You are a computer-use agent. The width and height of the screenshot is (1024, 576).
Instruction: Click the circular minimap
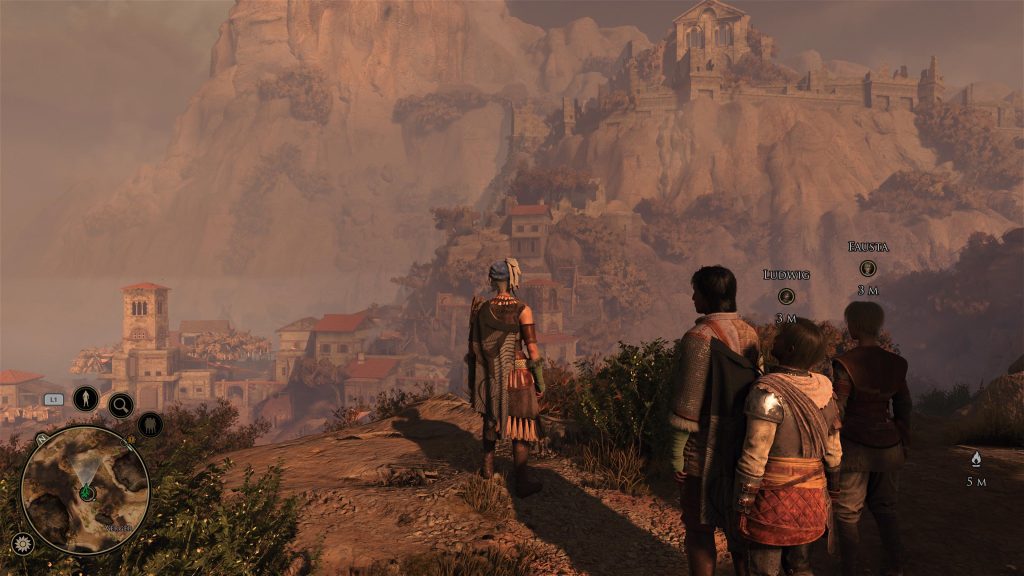[x=85, y=489]
